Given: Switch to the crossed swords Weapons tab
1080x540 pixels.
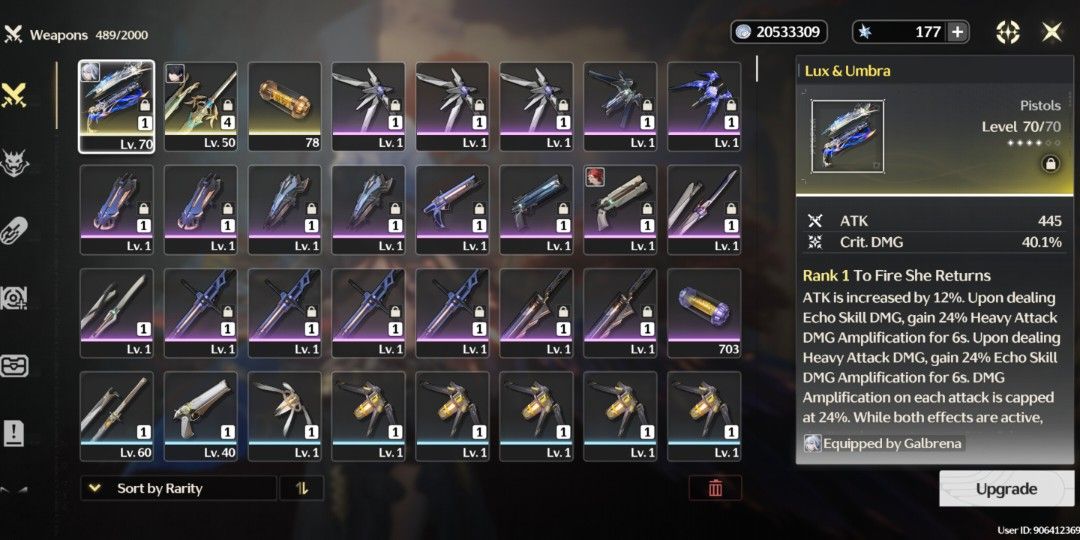Looking at the screenshot, I should 14,95.
